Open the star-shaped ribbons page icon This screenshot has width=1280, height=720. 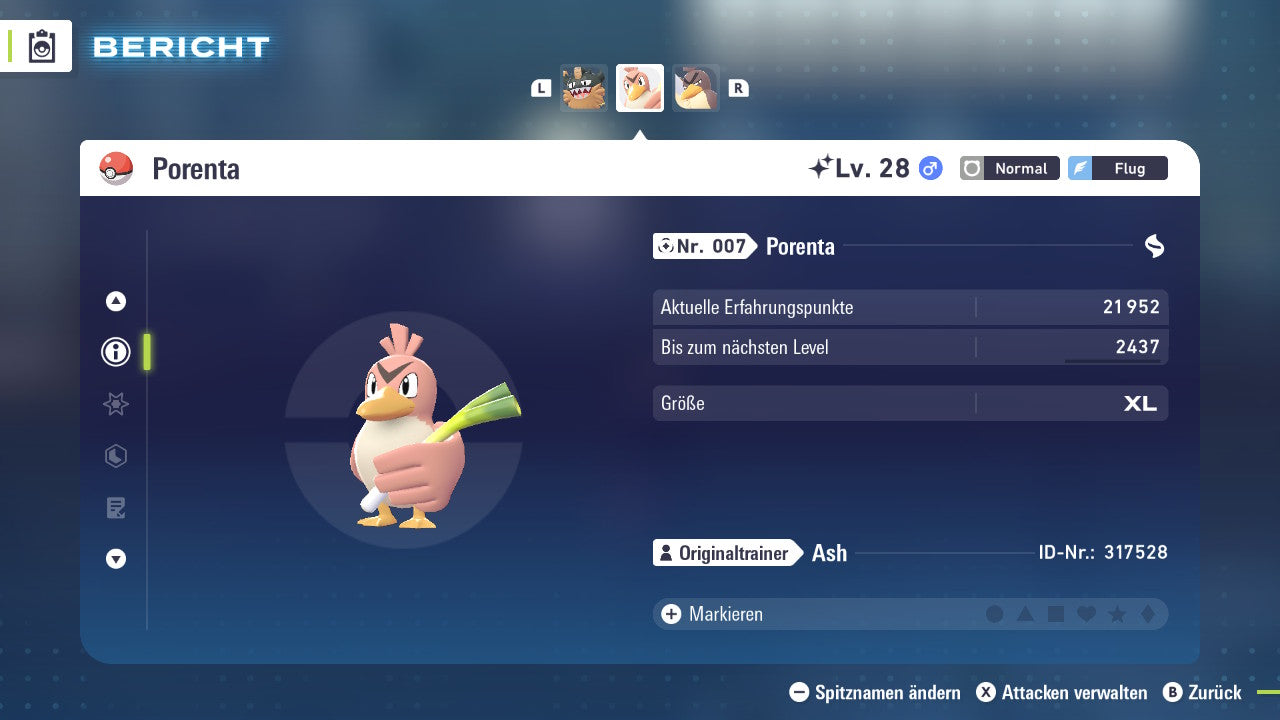coord(115,404)
